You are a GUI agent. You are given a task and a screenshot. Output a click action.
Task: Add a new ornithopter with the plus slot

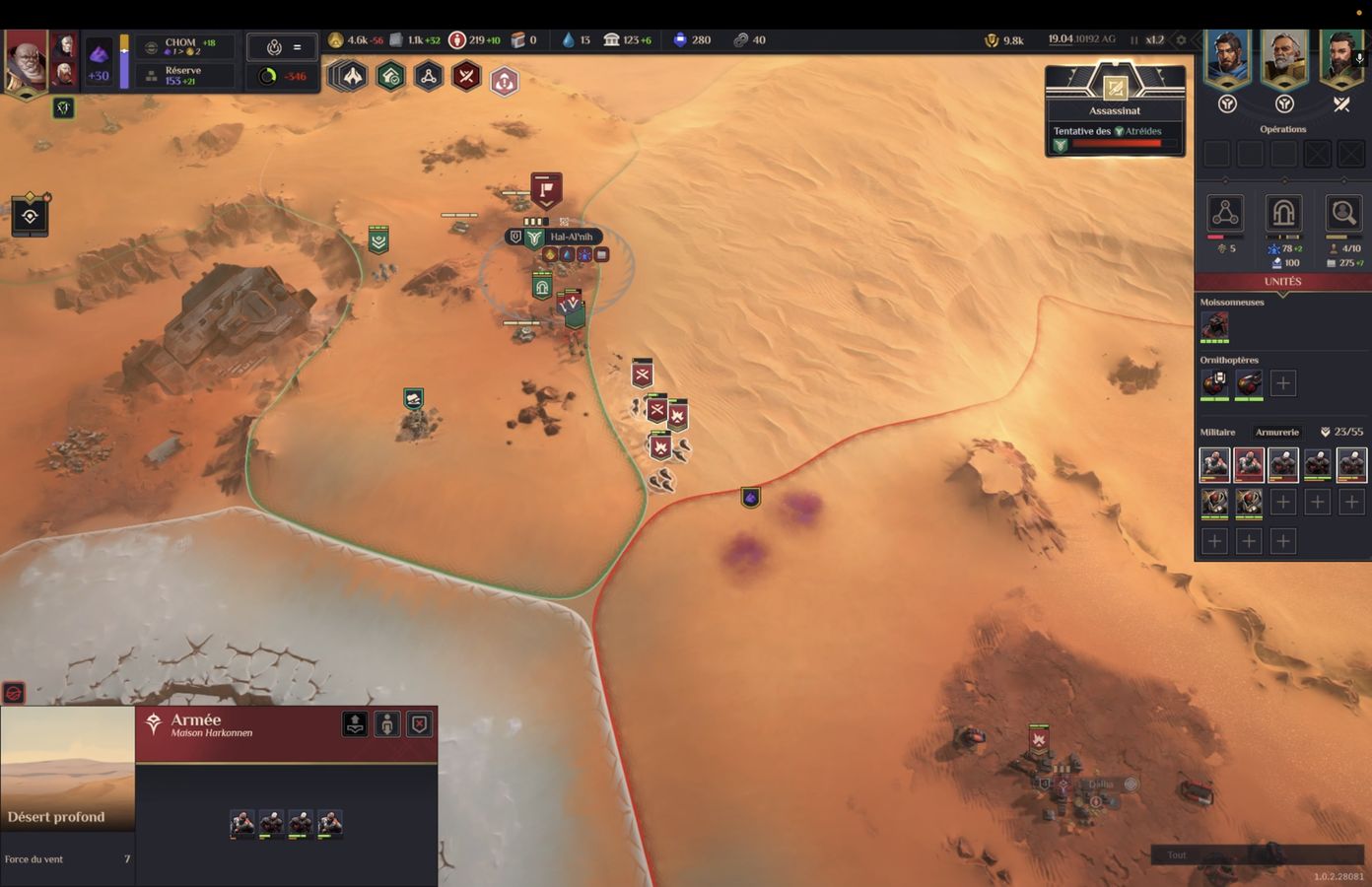pyautogui.click(x=1282, y=383)
